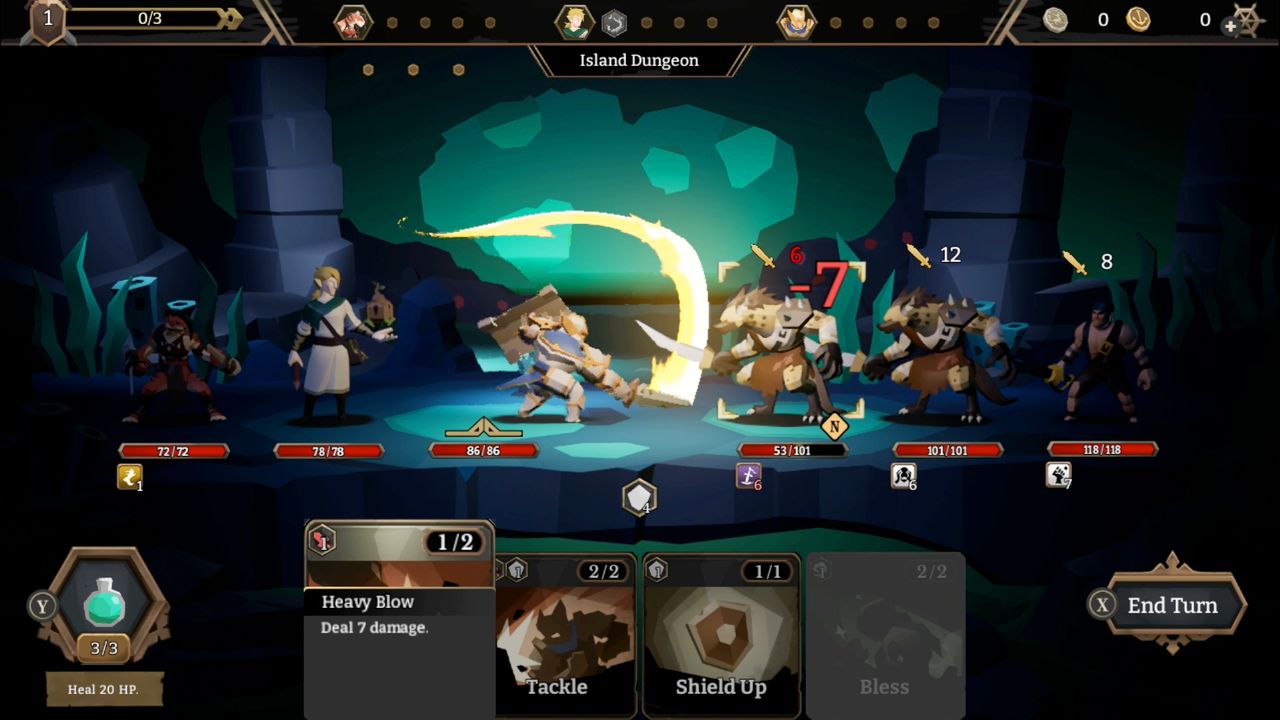Select the purple speed buff icon under the gnoll
The width and height of the screenshot is (1280, 720).
pos(747,476)
